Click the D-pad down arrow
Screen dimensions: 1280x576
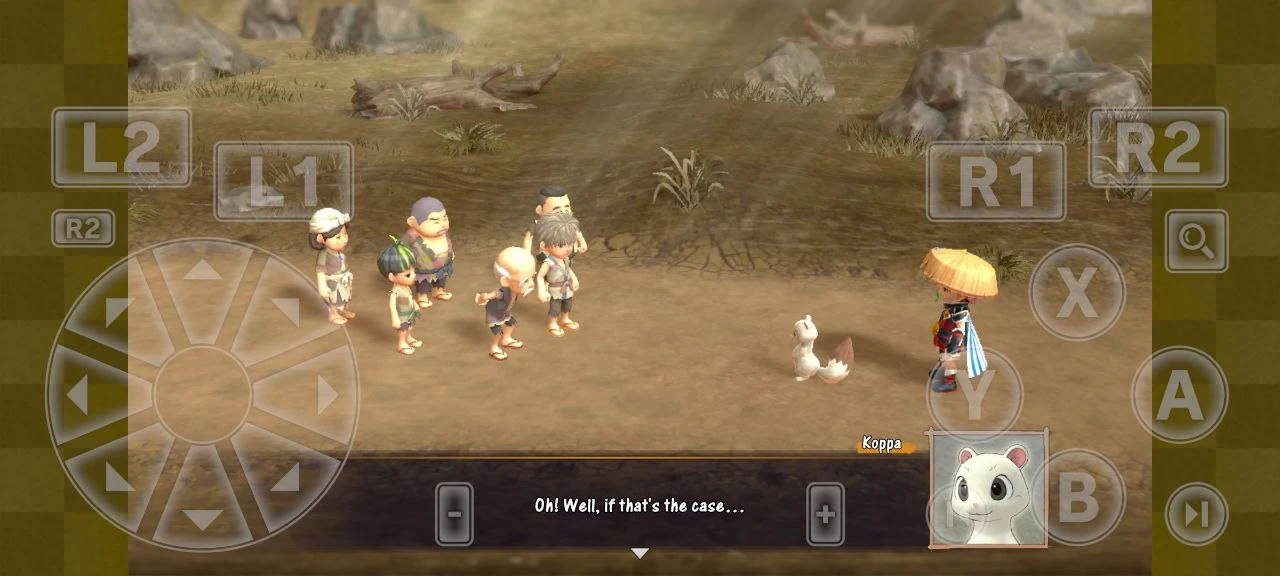click(x=202, y=519)
